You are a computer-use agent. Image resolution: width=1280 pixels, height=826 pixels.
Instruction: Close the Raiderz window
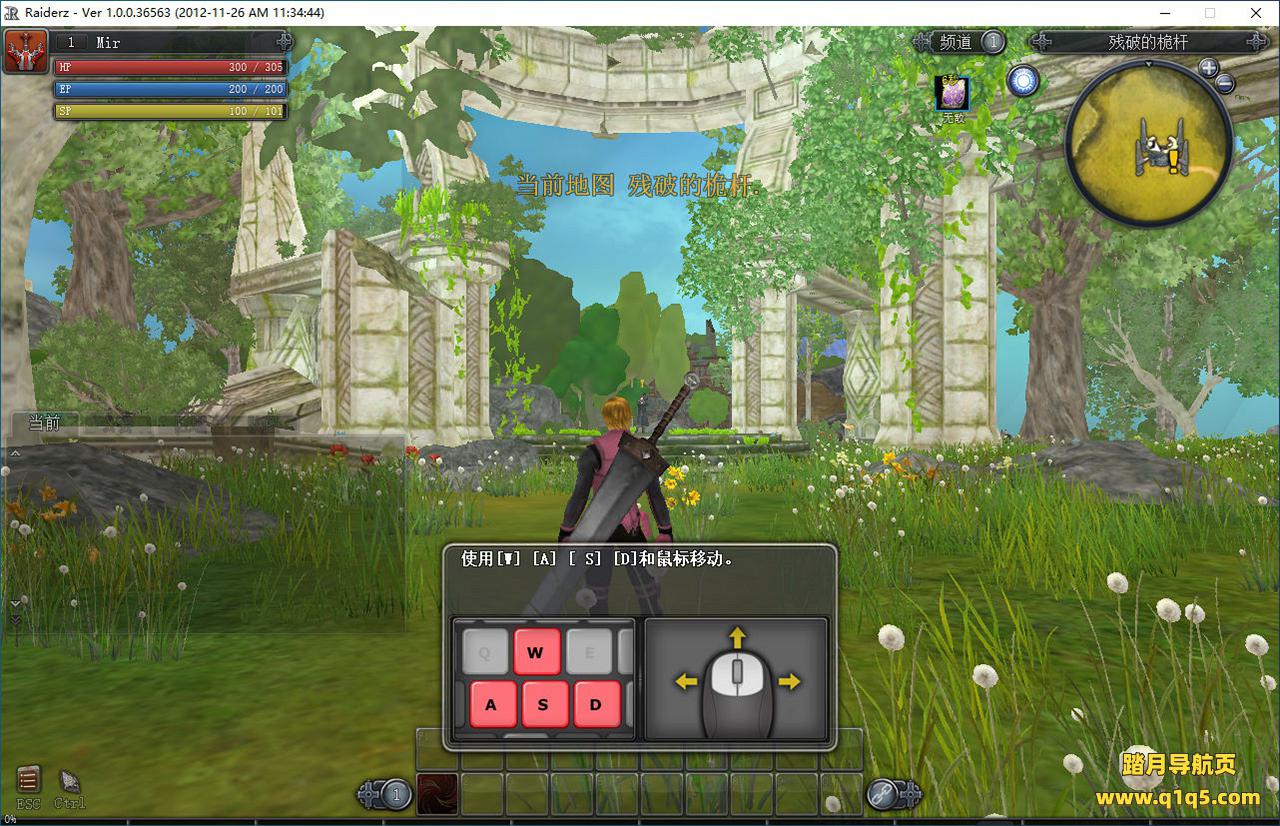point(1256,13)
